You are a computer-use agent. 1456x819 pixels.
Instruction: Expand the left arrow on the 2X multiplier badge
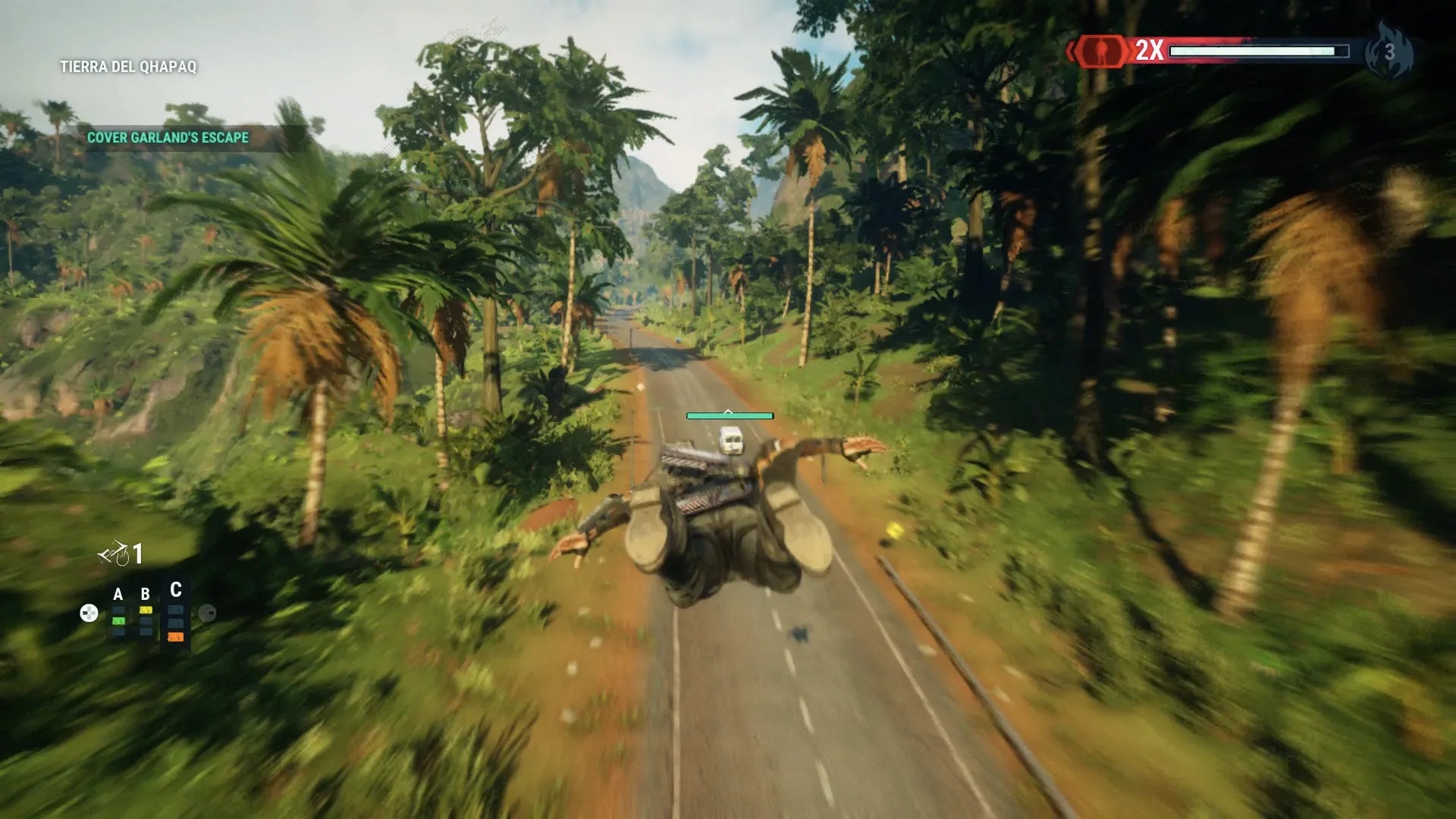1071,50
